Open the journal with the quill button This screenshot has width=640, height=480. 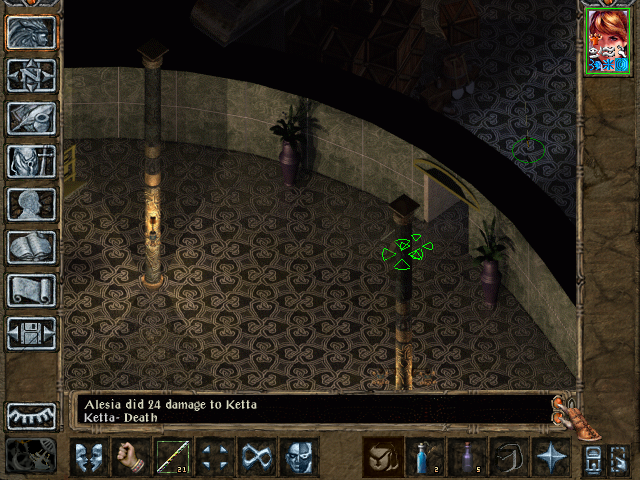(32, 118)
